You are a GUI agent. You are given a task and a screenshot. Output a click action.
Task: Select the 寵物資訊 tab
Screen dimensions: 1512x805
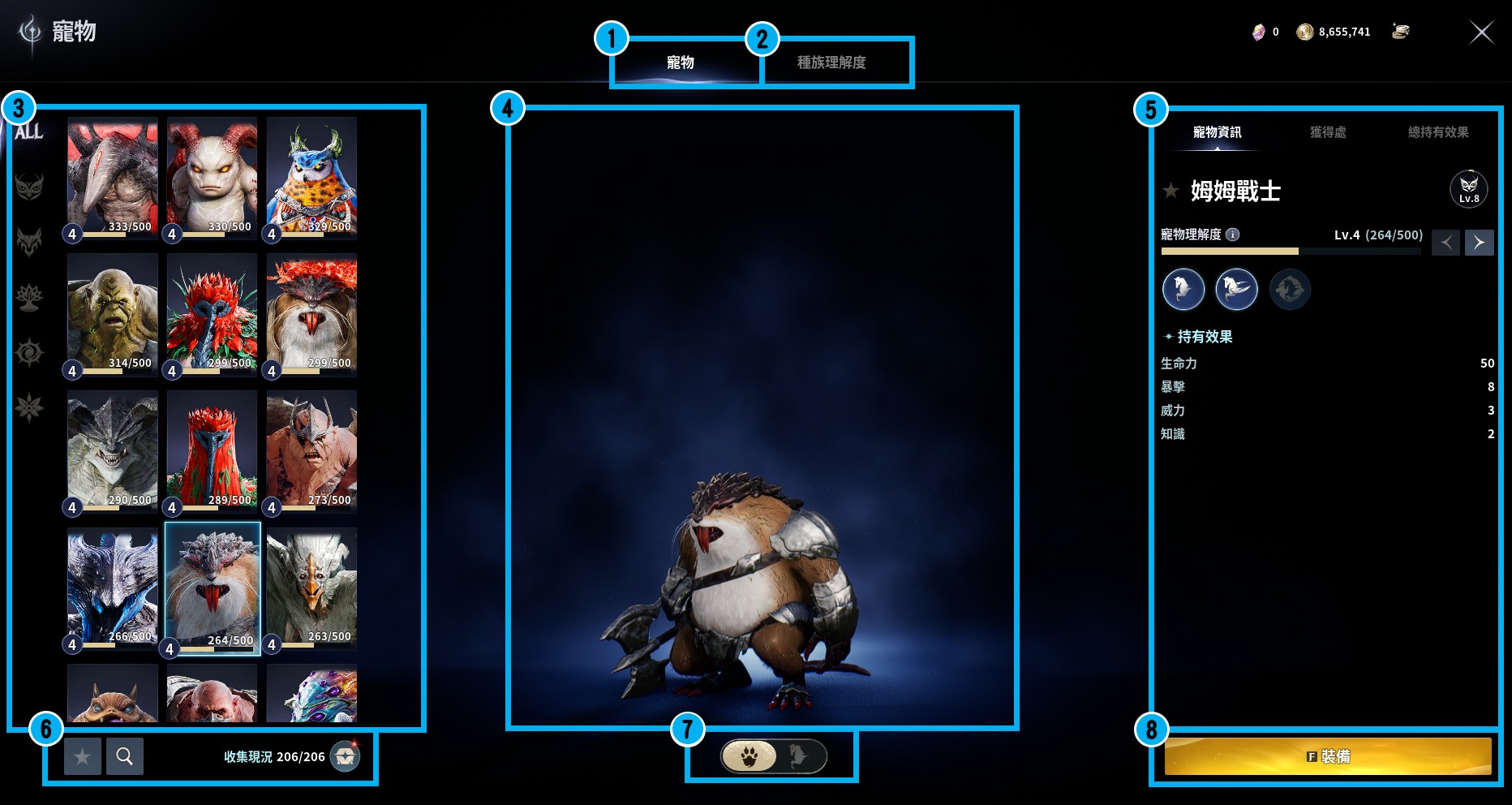pyautogui.click(x=1217, y=132)
